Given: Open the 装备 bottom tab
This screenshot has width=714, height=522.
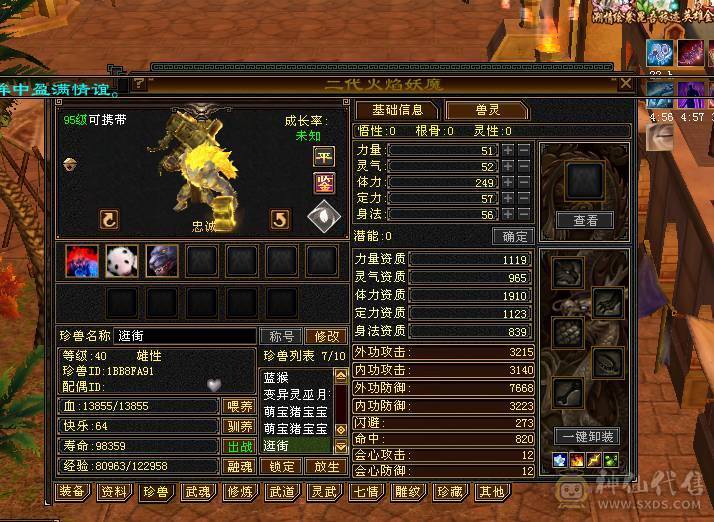Looking at the screenshot, I should tap(71, 491).
